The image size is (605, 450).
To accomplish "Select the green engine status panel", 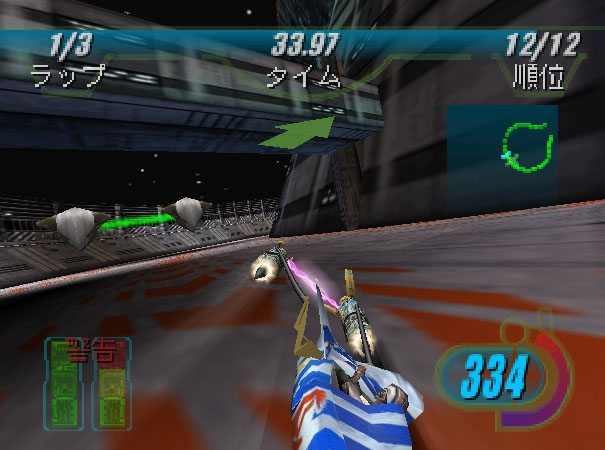I will pyautogui.click(x=66, y=390).
